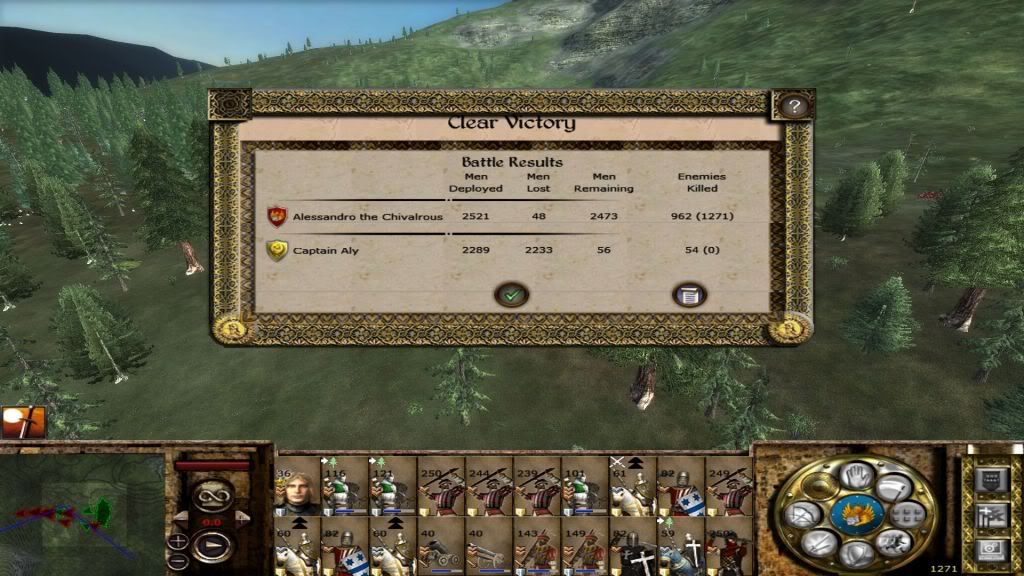Click the play speed arrow button

(211, 547)
